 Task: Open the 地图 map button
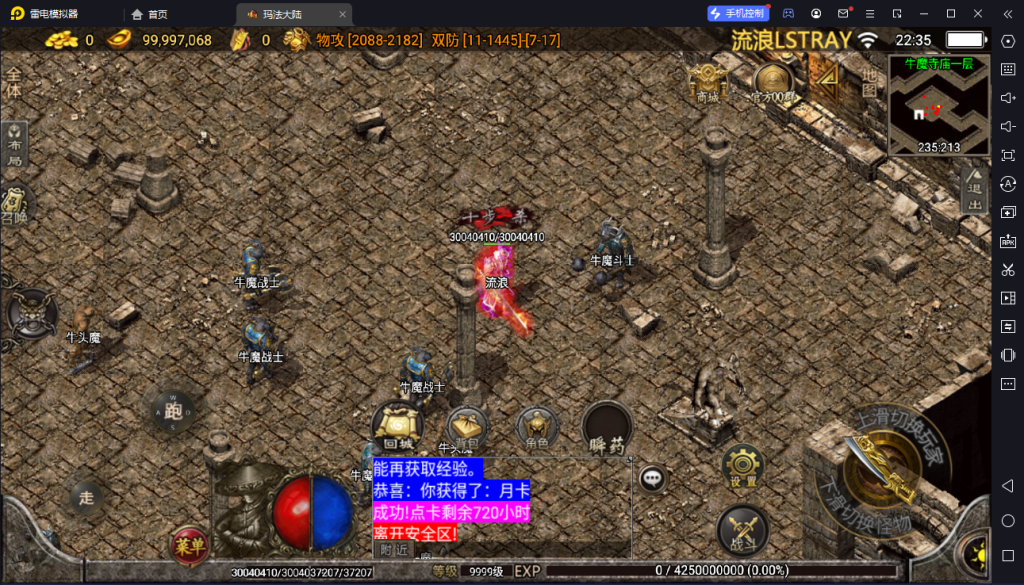869,83
